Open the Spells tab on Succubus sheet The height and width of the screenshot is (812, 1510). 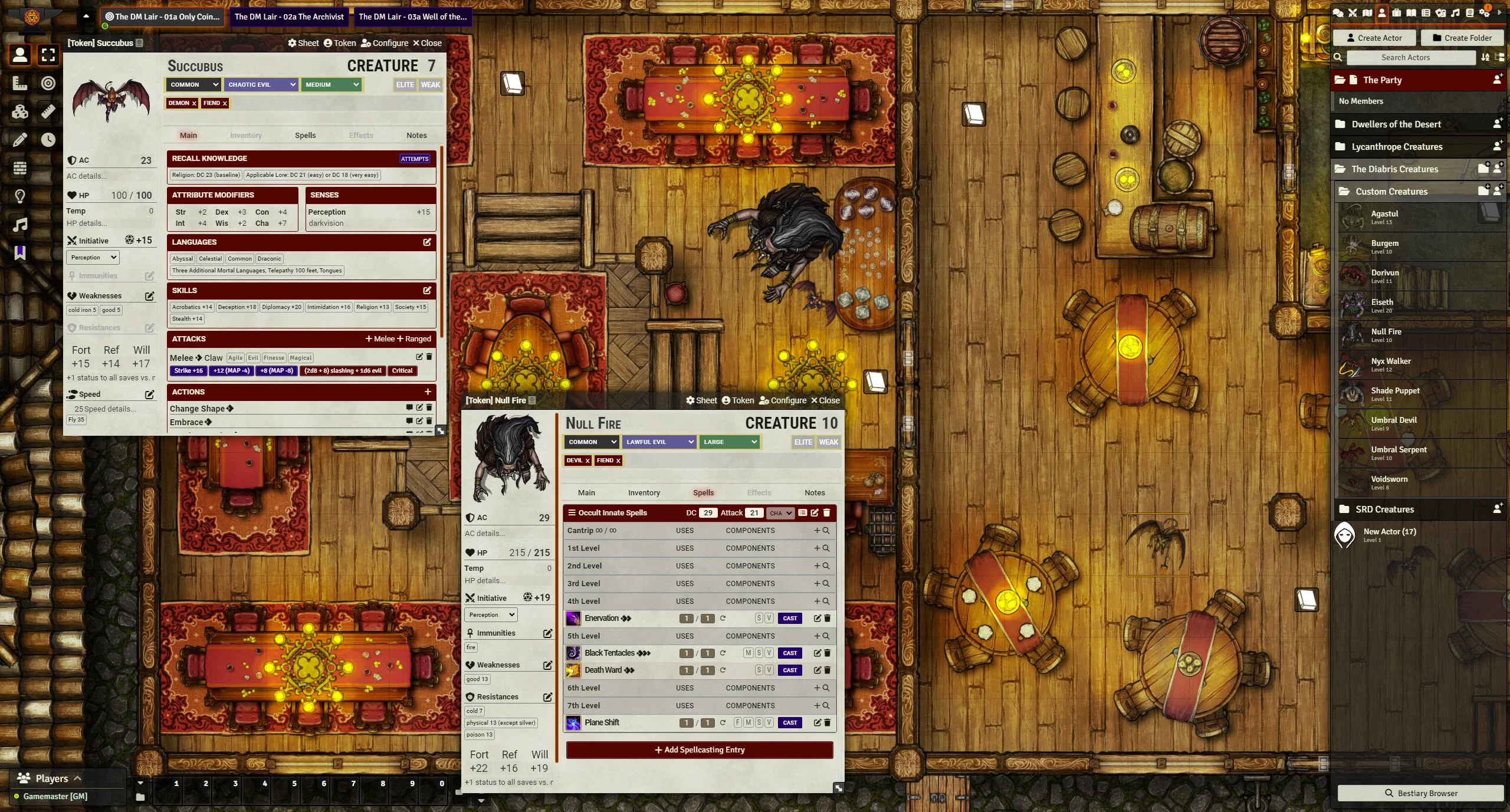[305, 135]
